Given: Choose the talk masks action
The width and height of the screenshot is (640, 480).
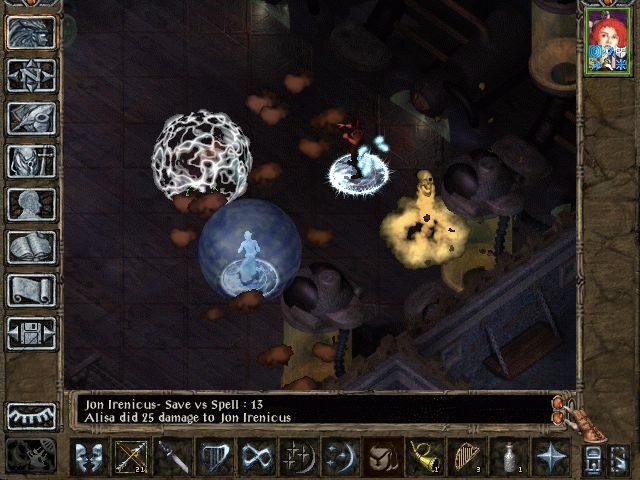Looking at the screenshot, I should click(x=90, y=457).
